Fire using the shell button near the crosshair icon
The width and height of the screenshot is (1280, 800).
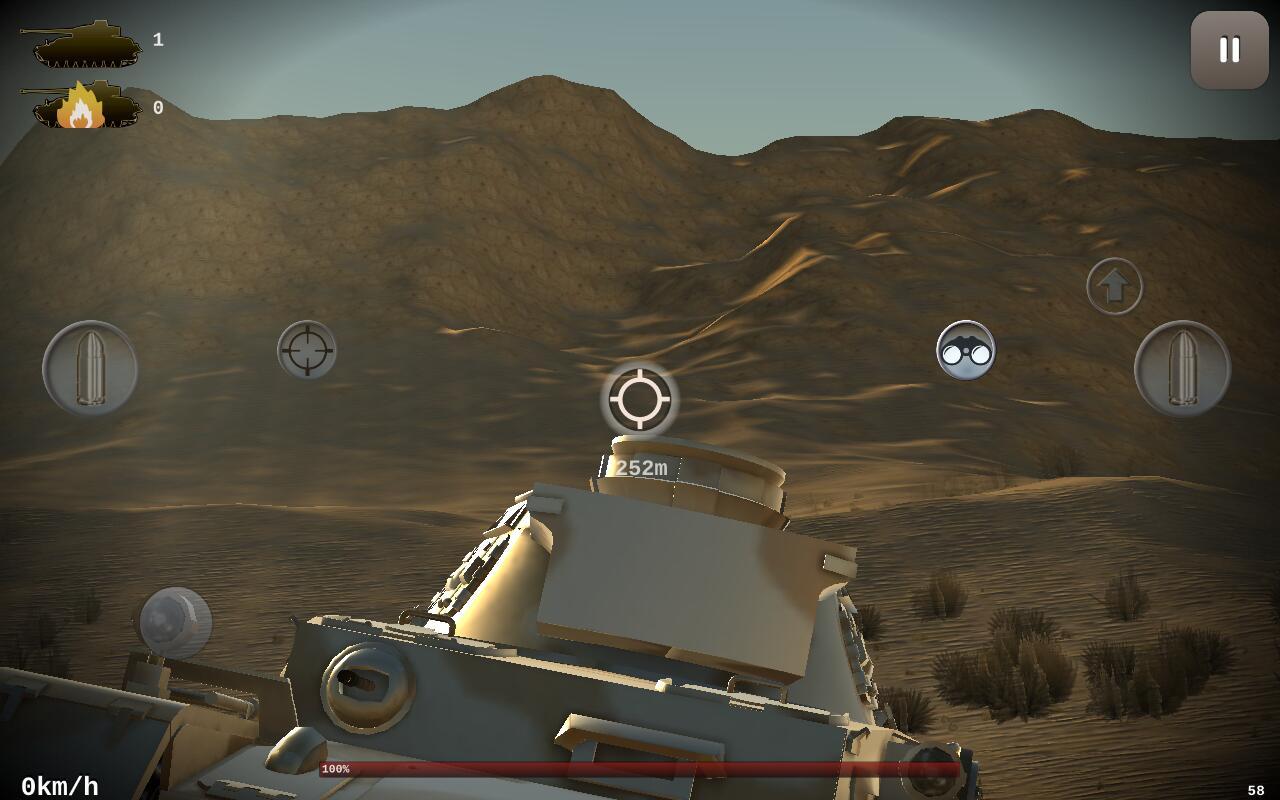tap(90, 368)
